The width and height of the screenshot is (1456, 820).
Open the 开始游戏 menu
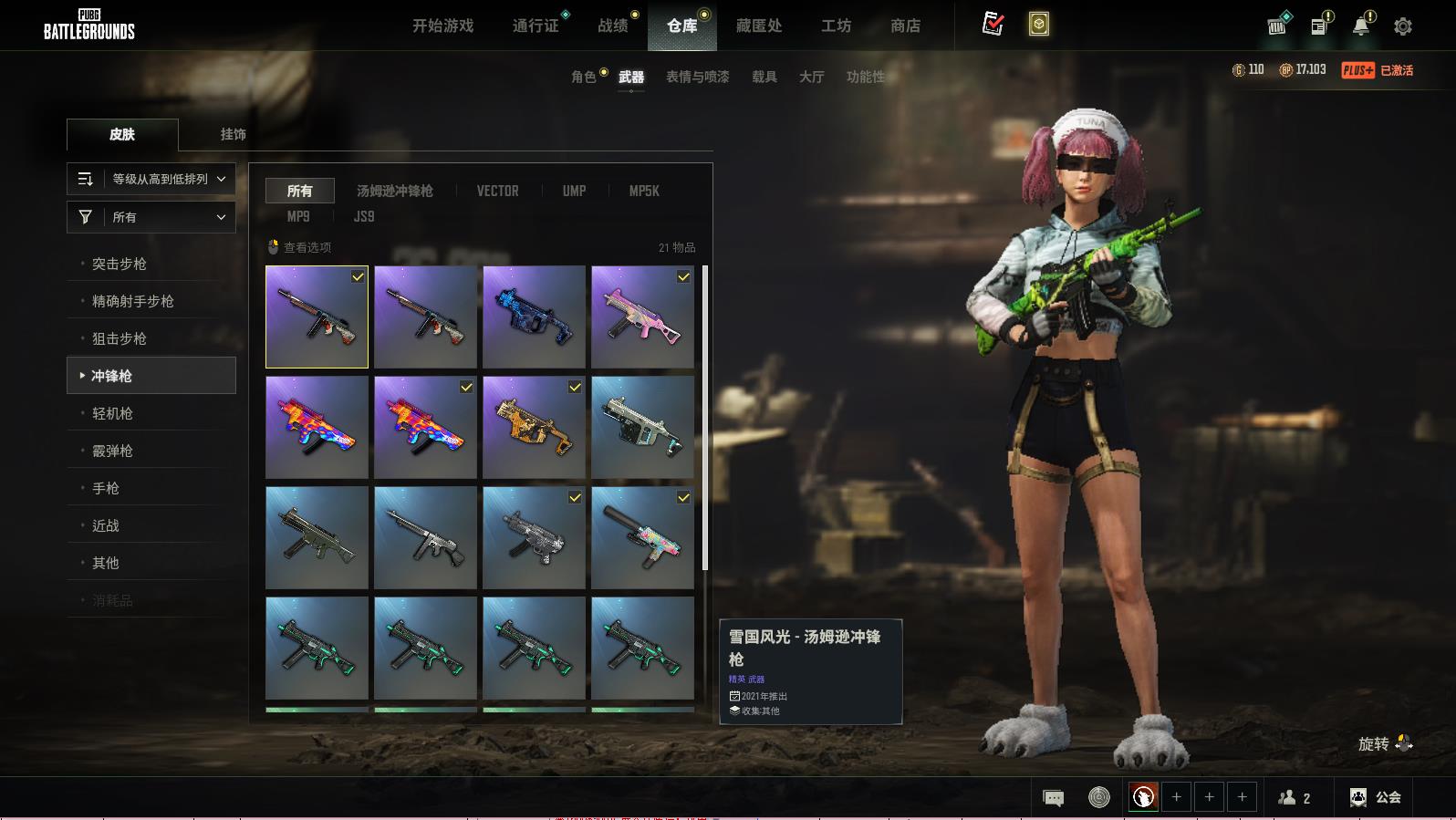pos(442,26)
